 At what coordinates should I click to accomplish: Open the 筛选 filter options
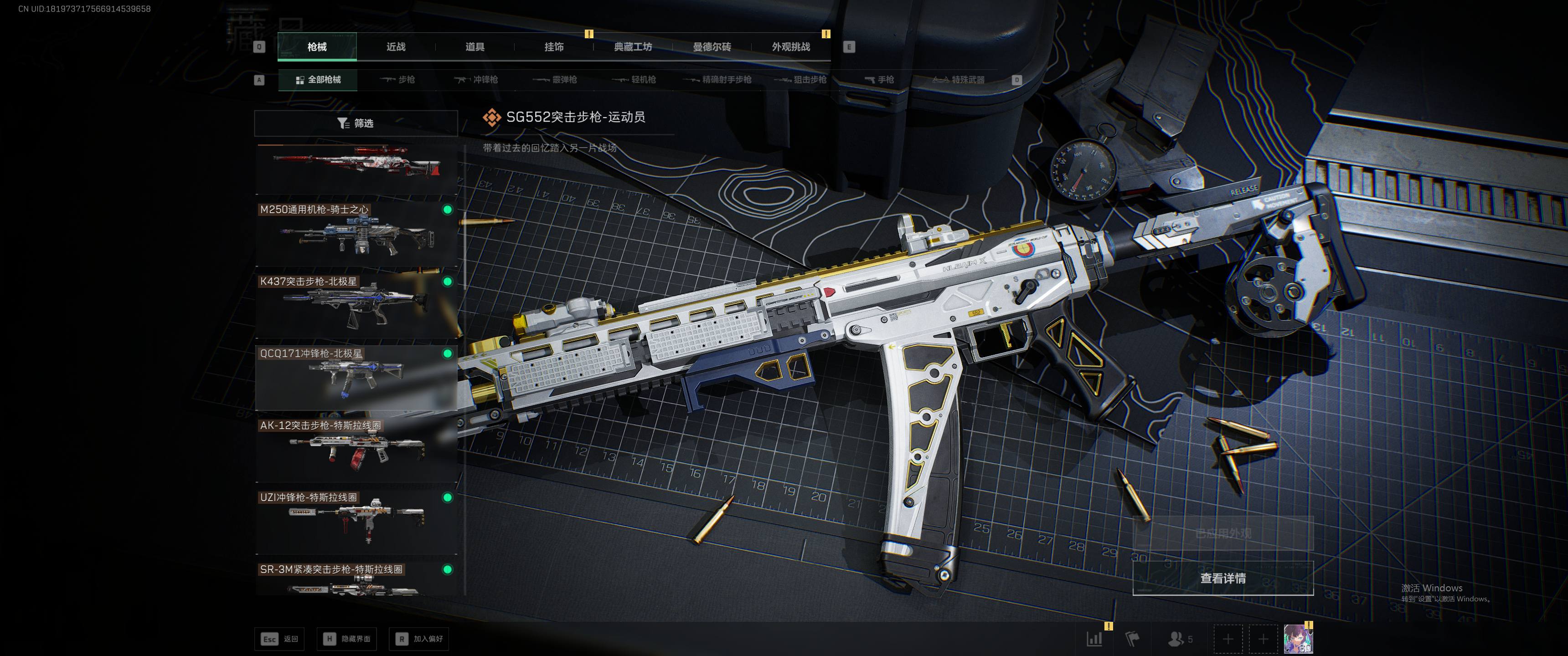click(x=356, y=123)
